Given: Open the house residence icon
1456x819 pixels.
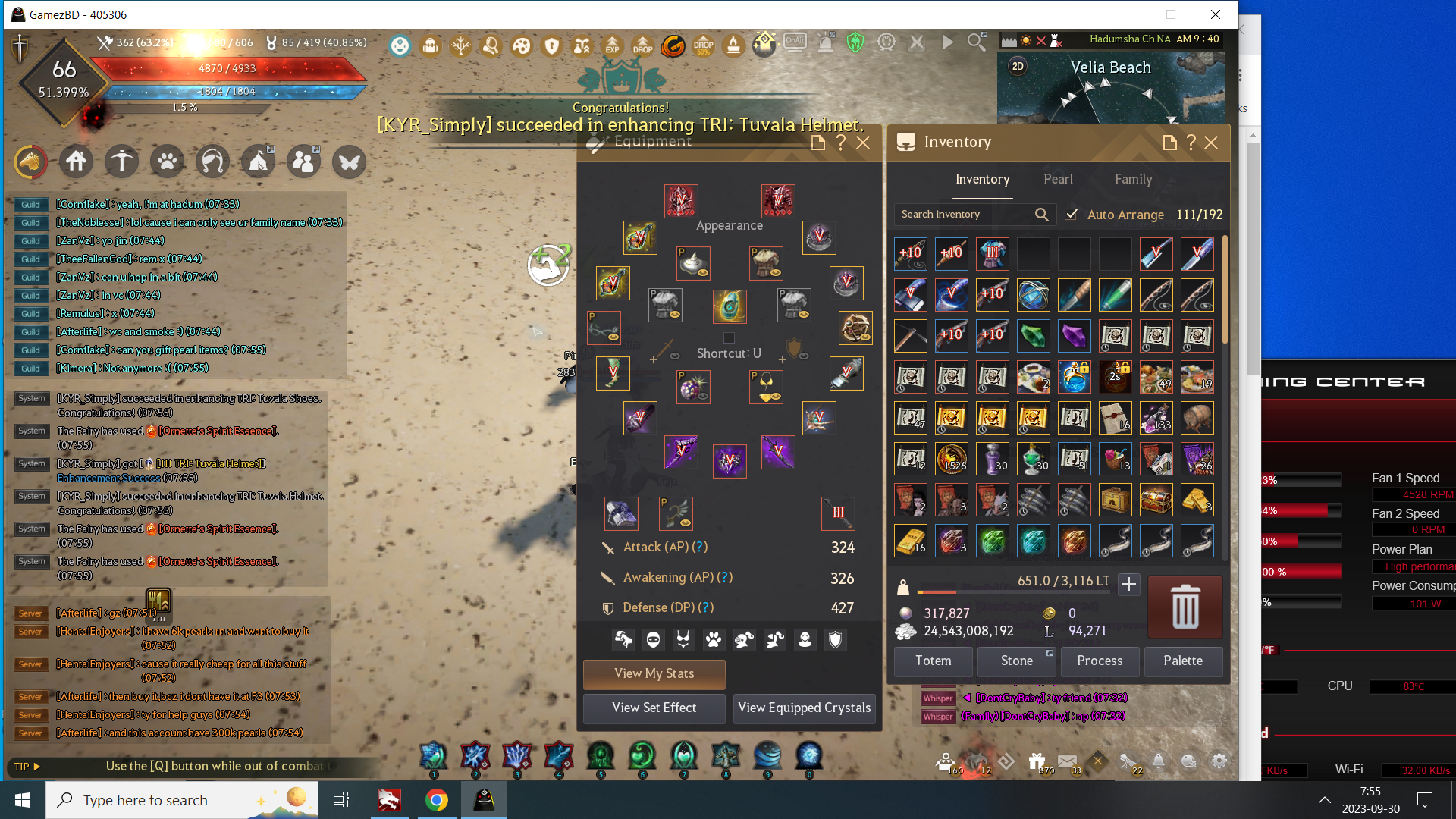Looking at the screenshot, I should (x=77, y=162).
